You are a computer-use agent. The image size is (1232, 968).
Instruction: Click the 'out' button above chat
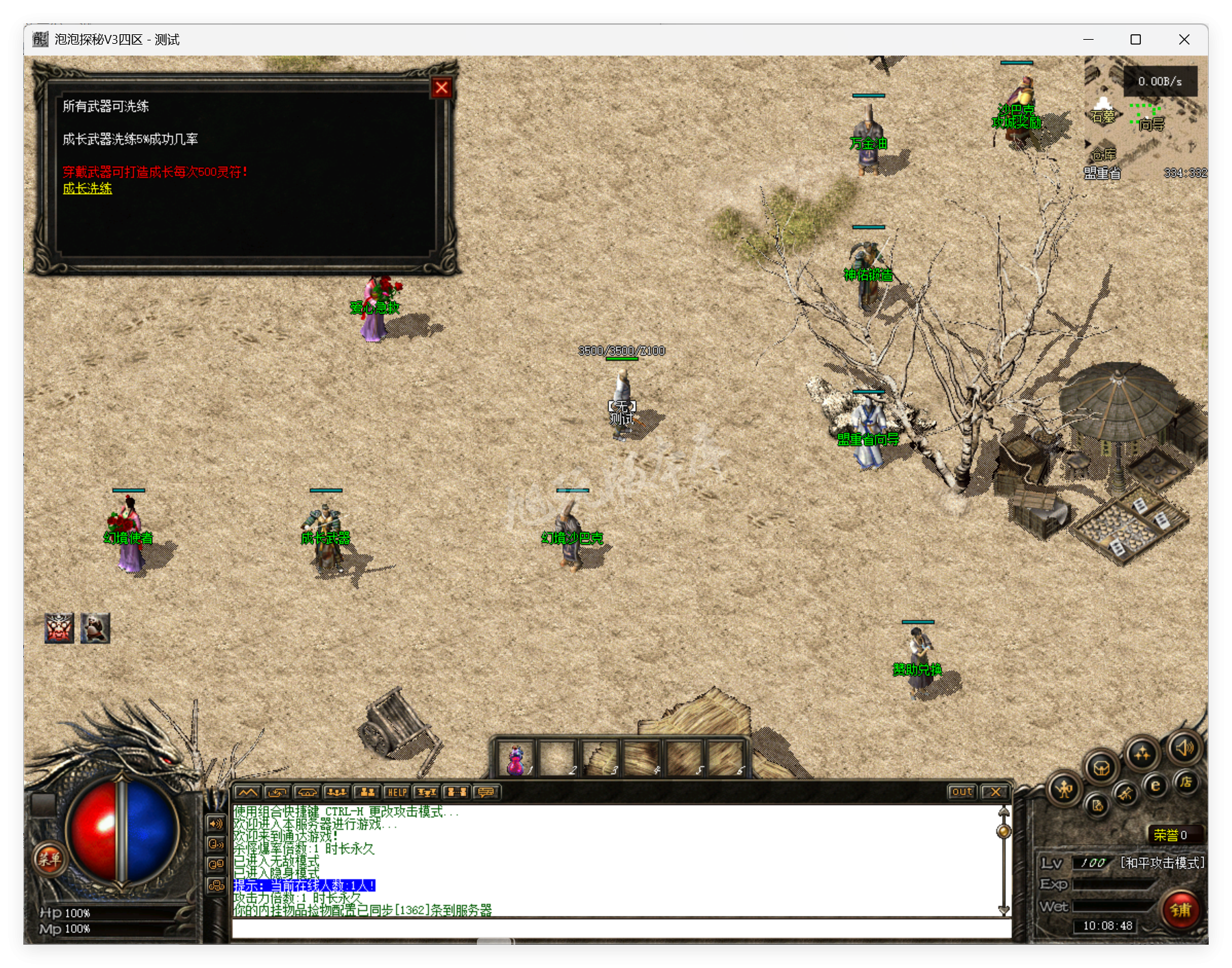click(961, 792)
